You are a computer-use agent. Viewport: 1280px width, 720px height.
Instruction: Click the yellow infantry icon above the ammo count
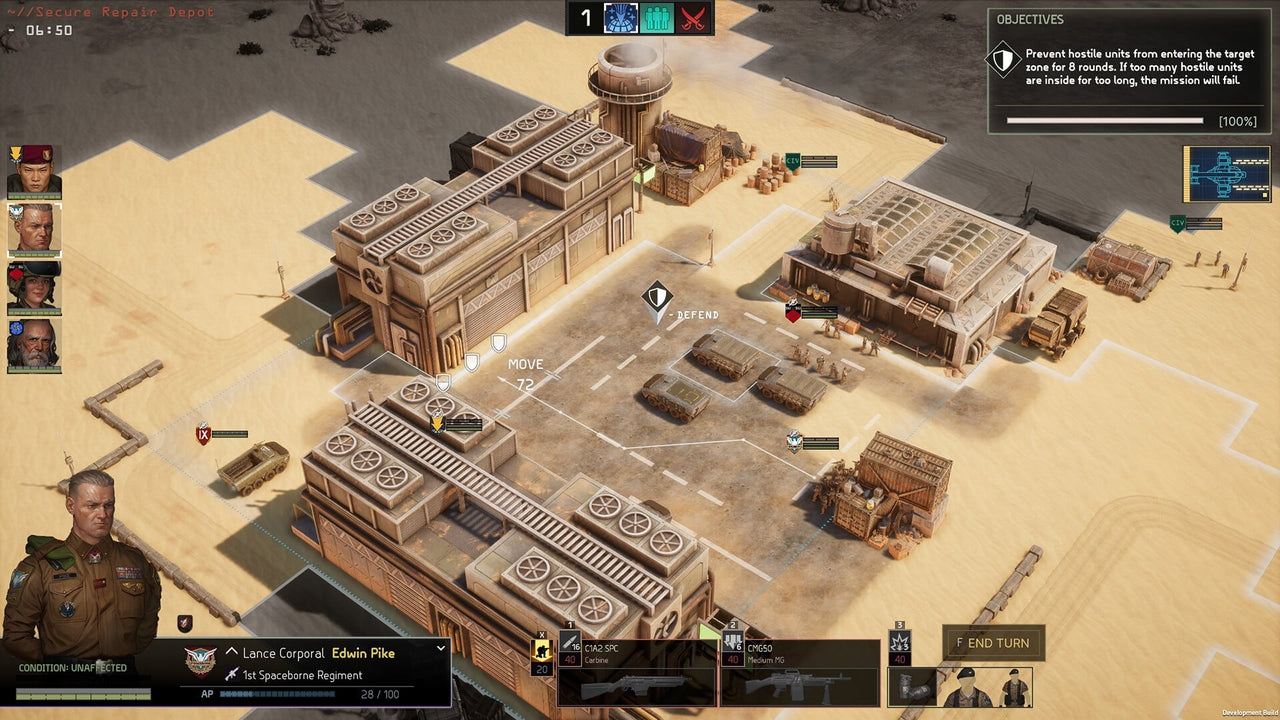coord(542,648)
